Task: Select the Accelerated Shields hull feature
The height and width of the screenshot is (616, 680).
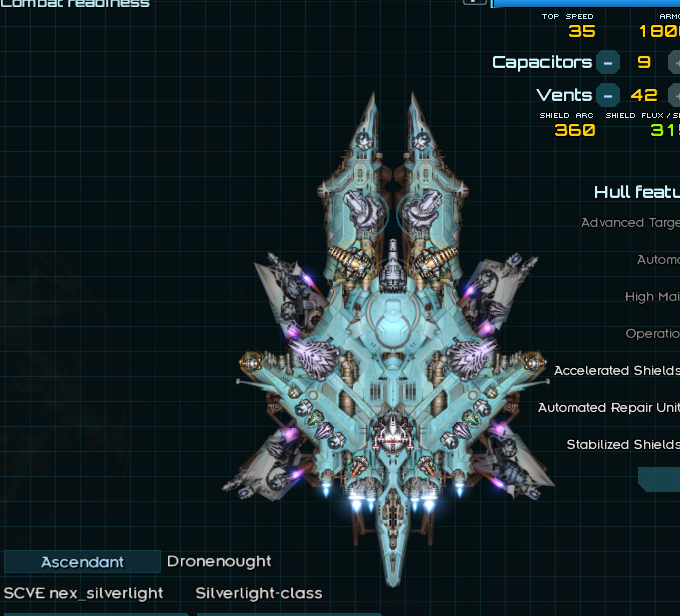Action: [616, 371]
